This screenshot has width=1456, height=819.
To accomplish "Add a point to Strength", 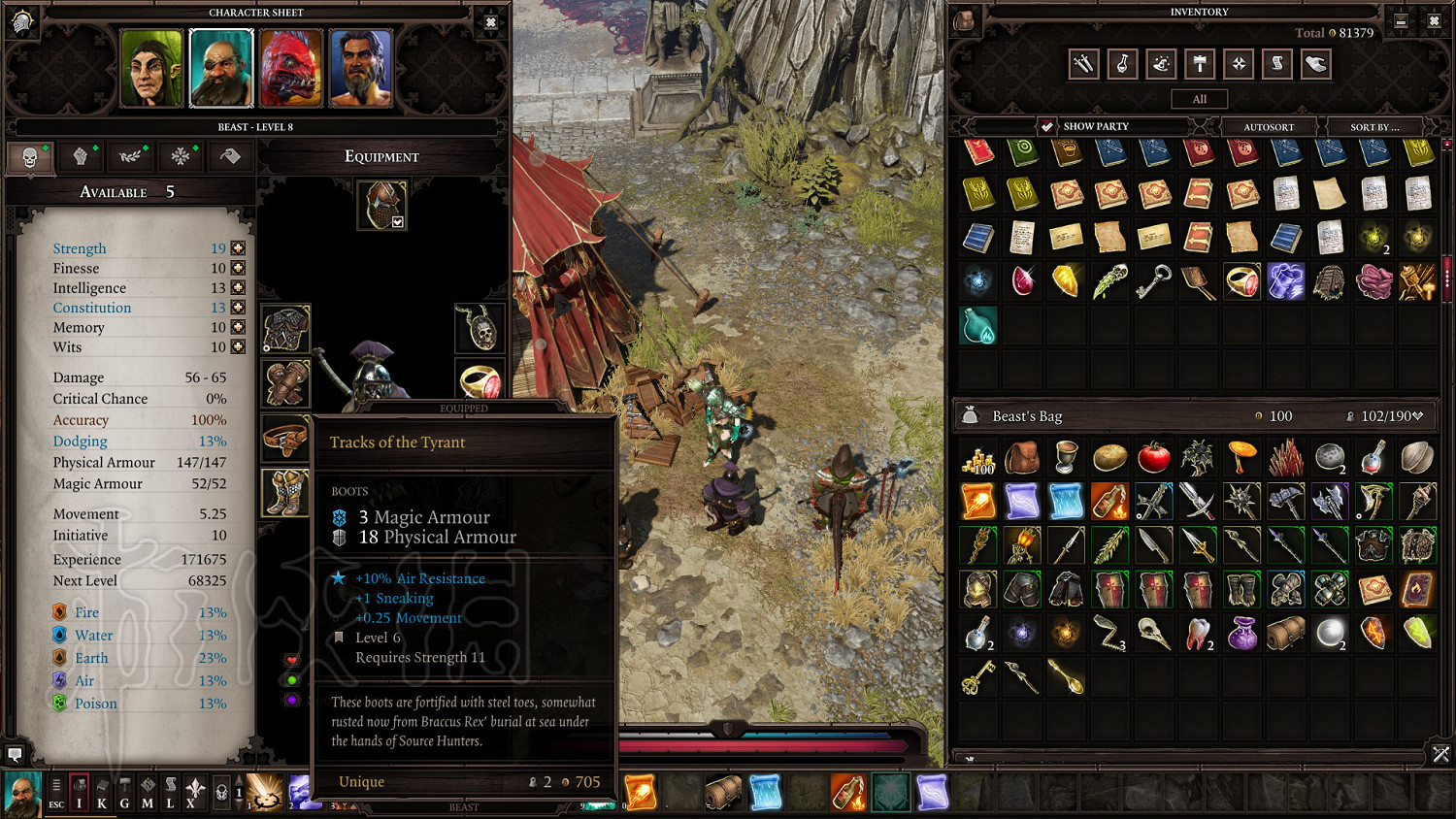I will pos(238,248).
